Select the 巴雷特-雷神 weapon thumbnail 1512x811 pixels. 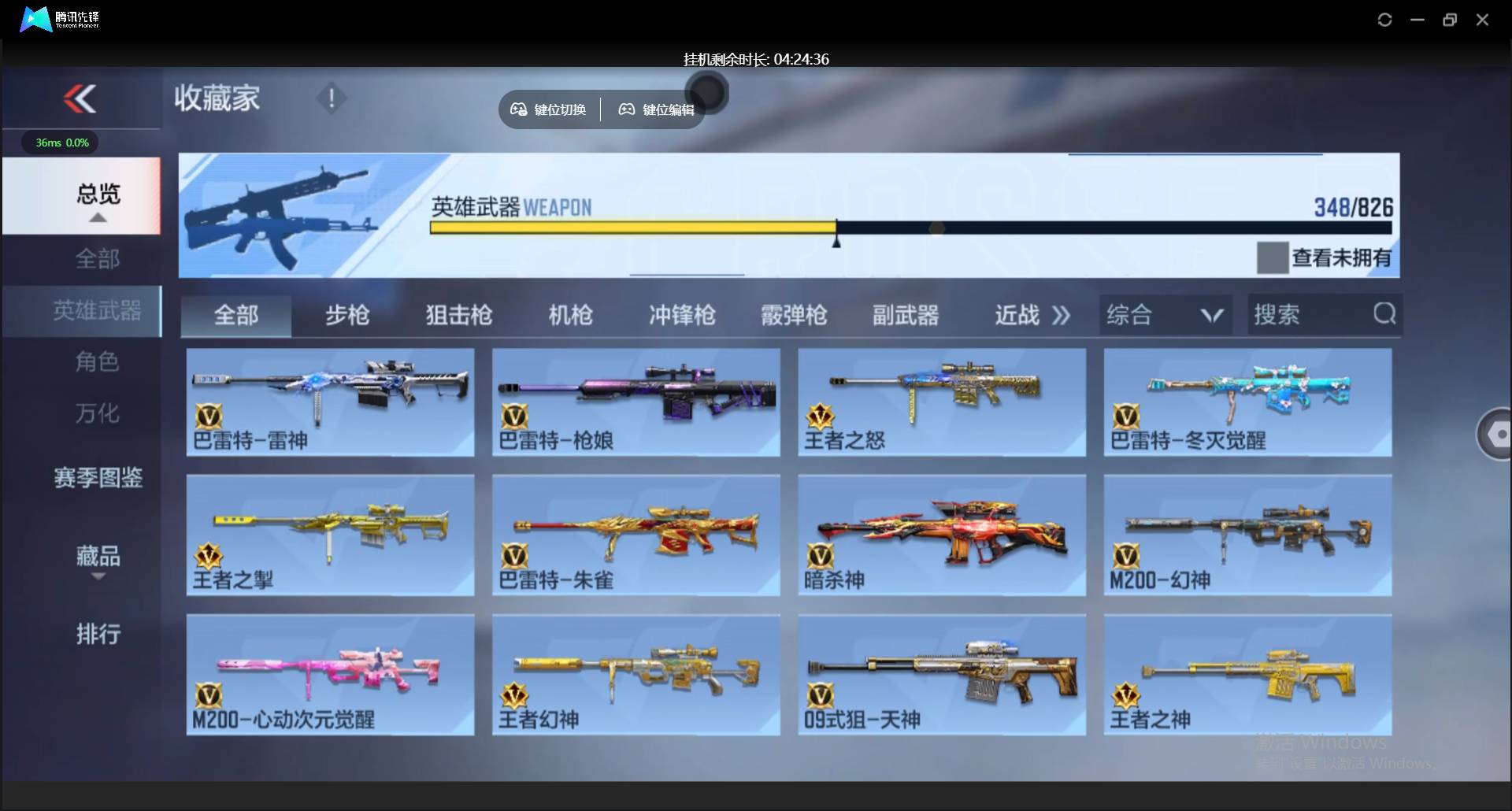[x=330, y=402]
